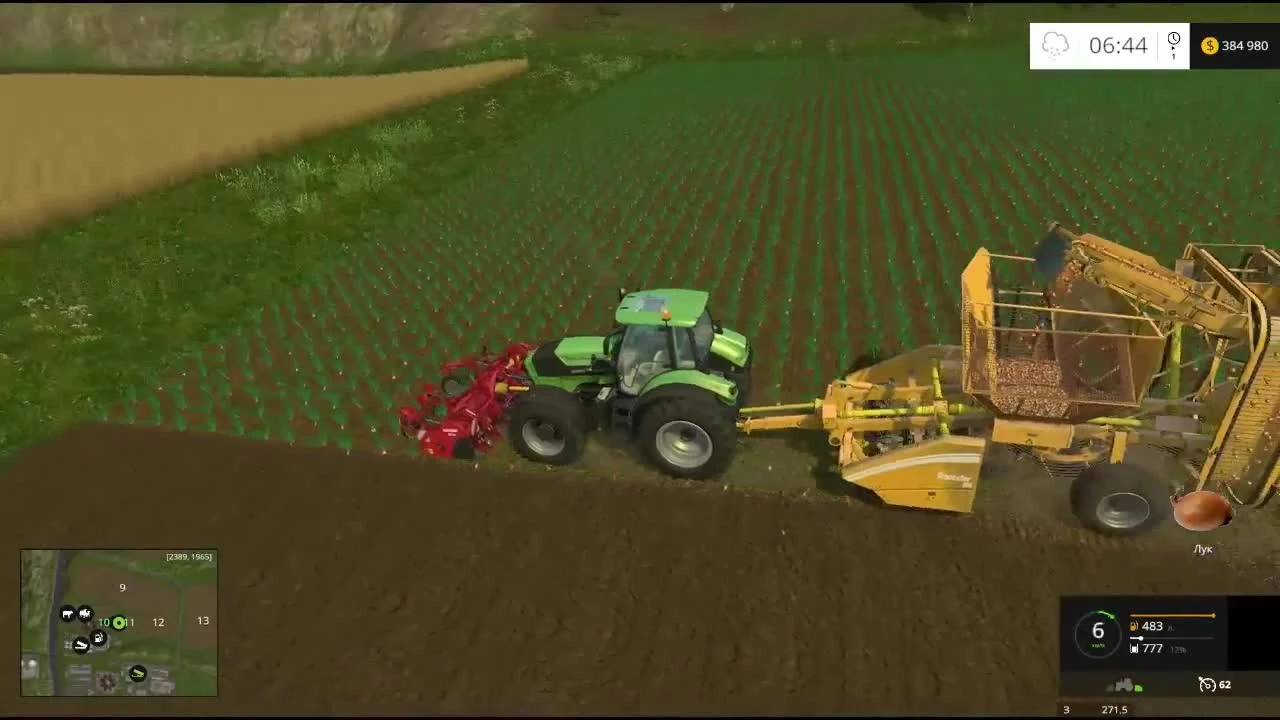This screenshot has width=1280, height=720.
Task: Select the cow pen icon on the minimap
Action: (x=67, y=613)
